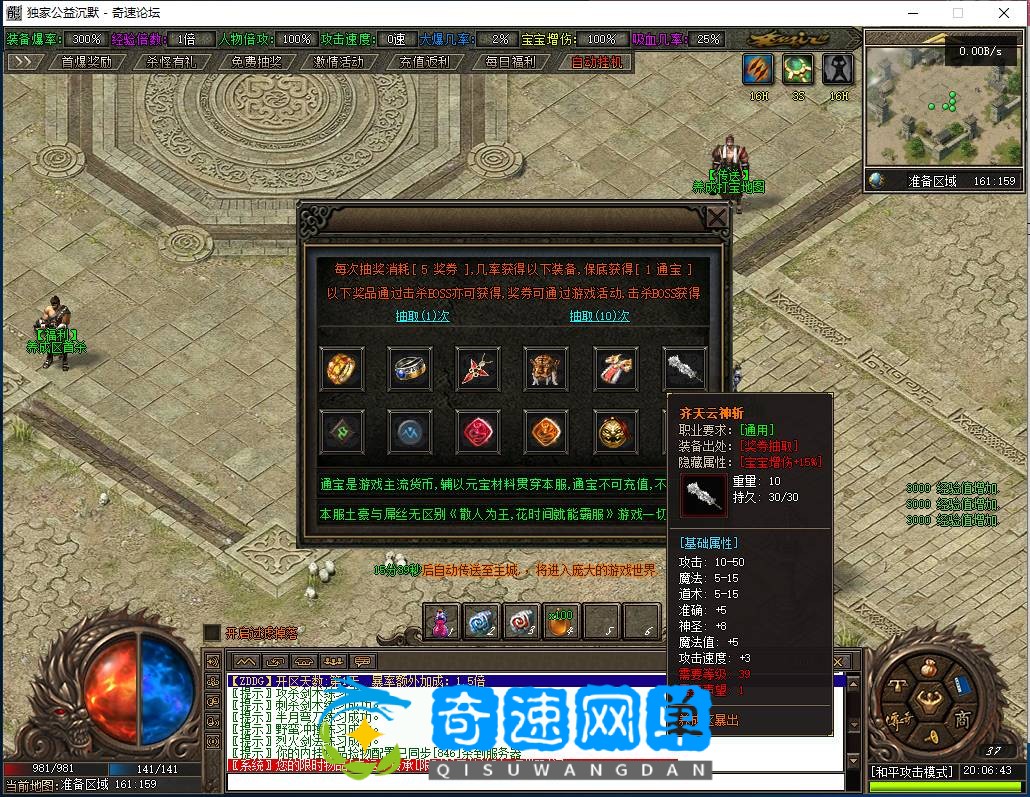
Task: Draw ten times with 抽取(10)次
Action: 599,316
